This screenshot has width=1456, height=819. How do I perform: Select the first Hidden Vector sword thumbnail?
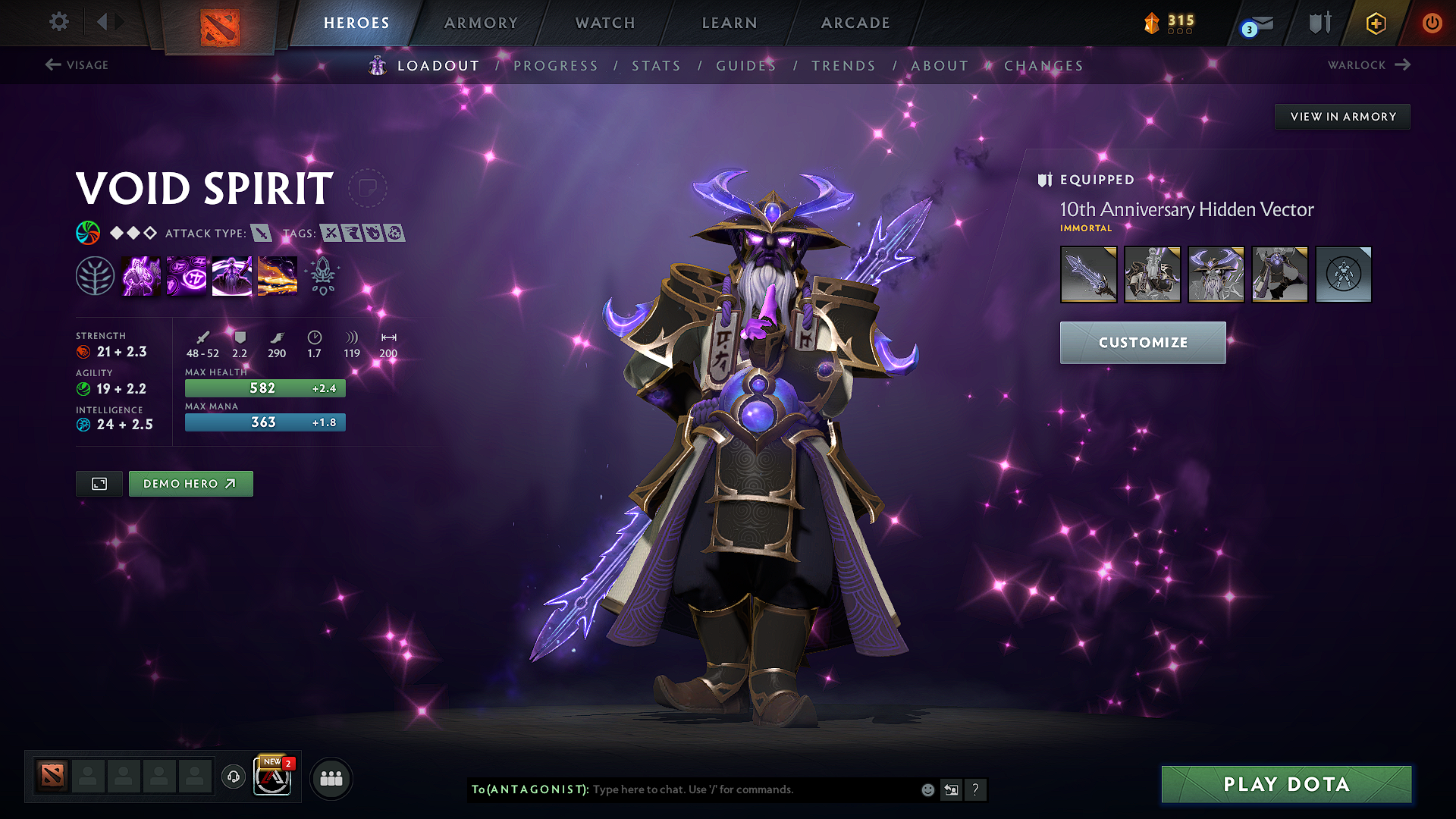point(1088,275)
